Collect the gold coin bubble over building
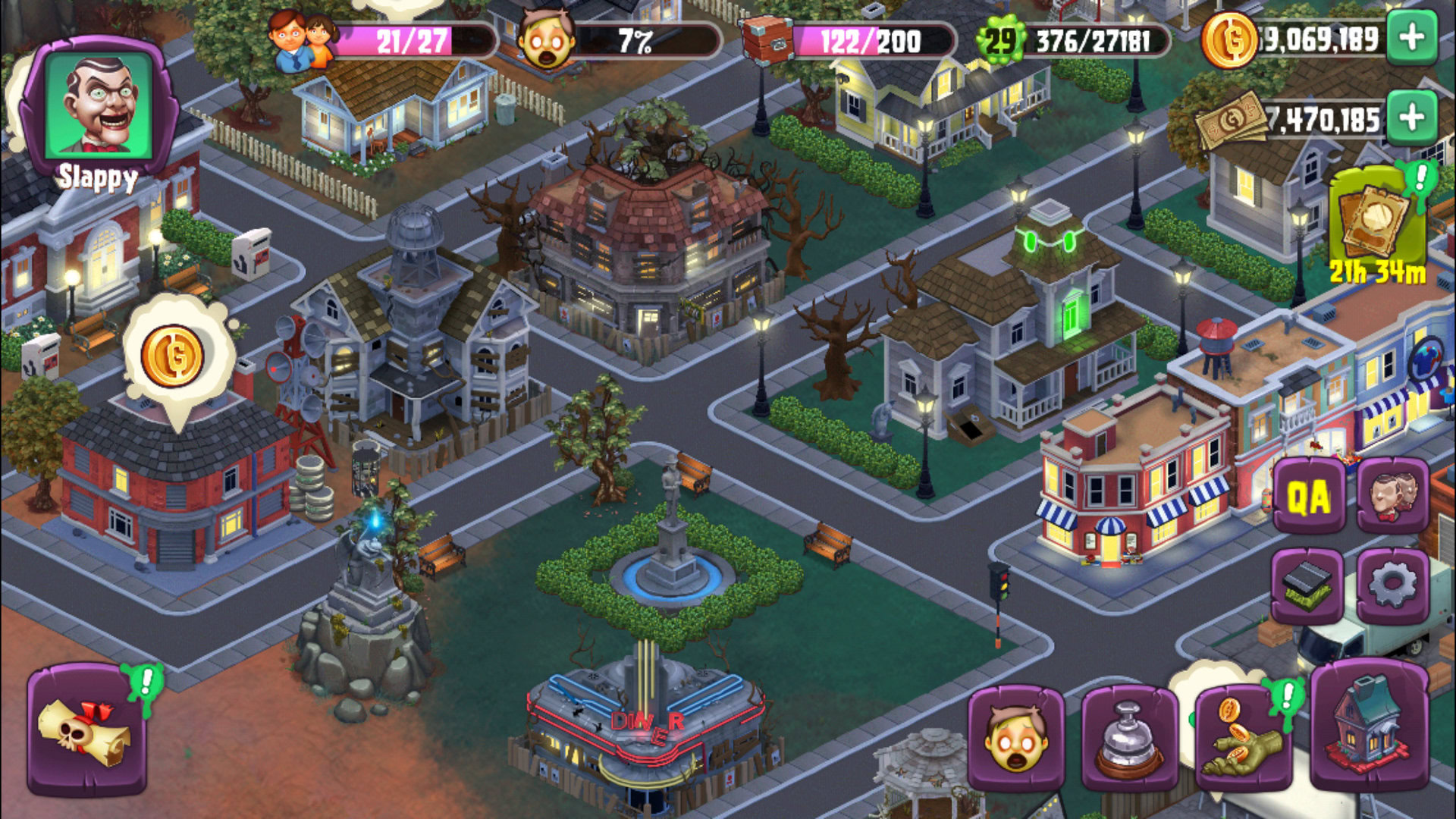 coord(173,356)
